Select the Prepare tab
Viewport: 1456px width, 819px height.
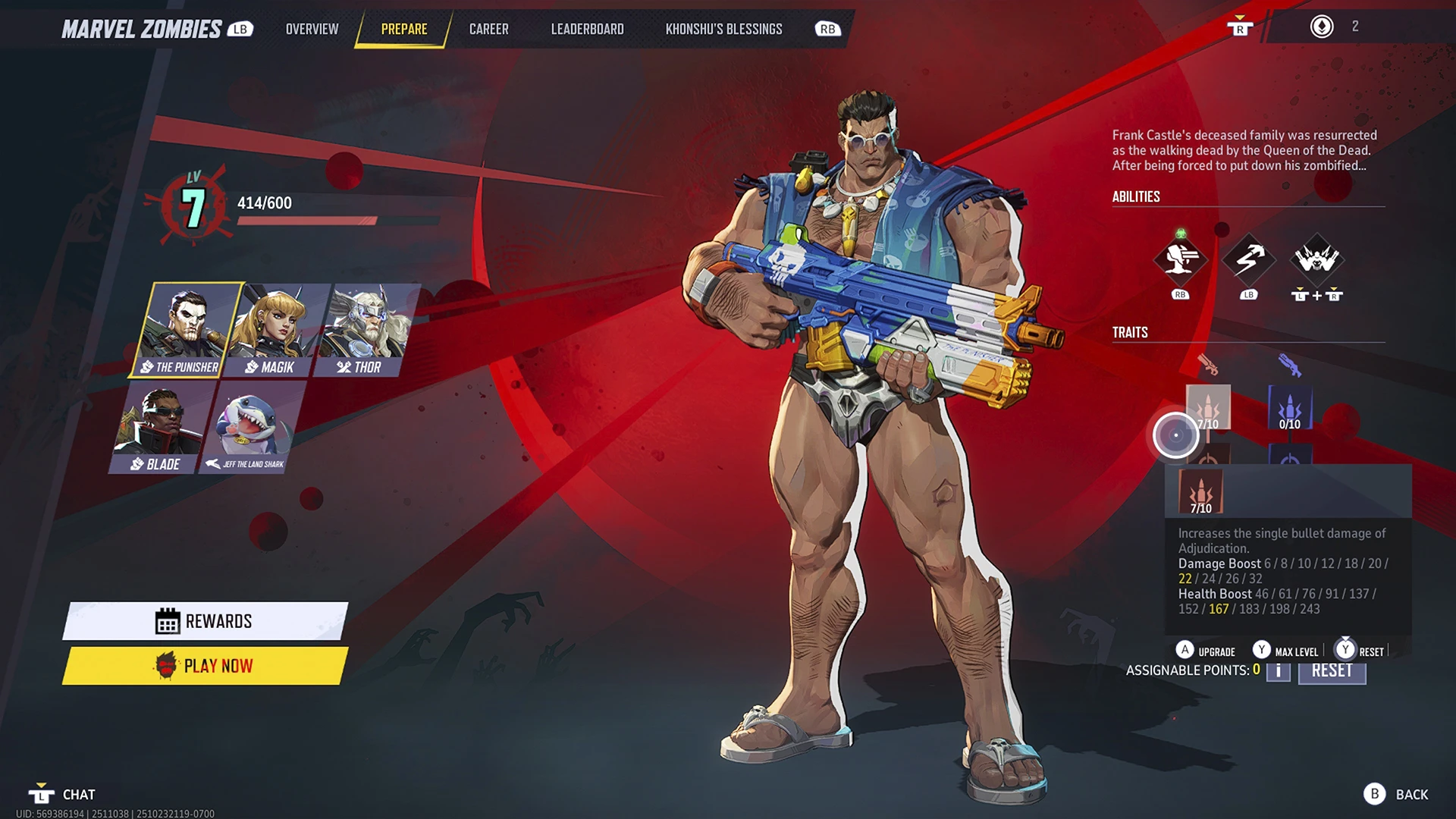(x=404, y=30)
